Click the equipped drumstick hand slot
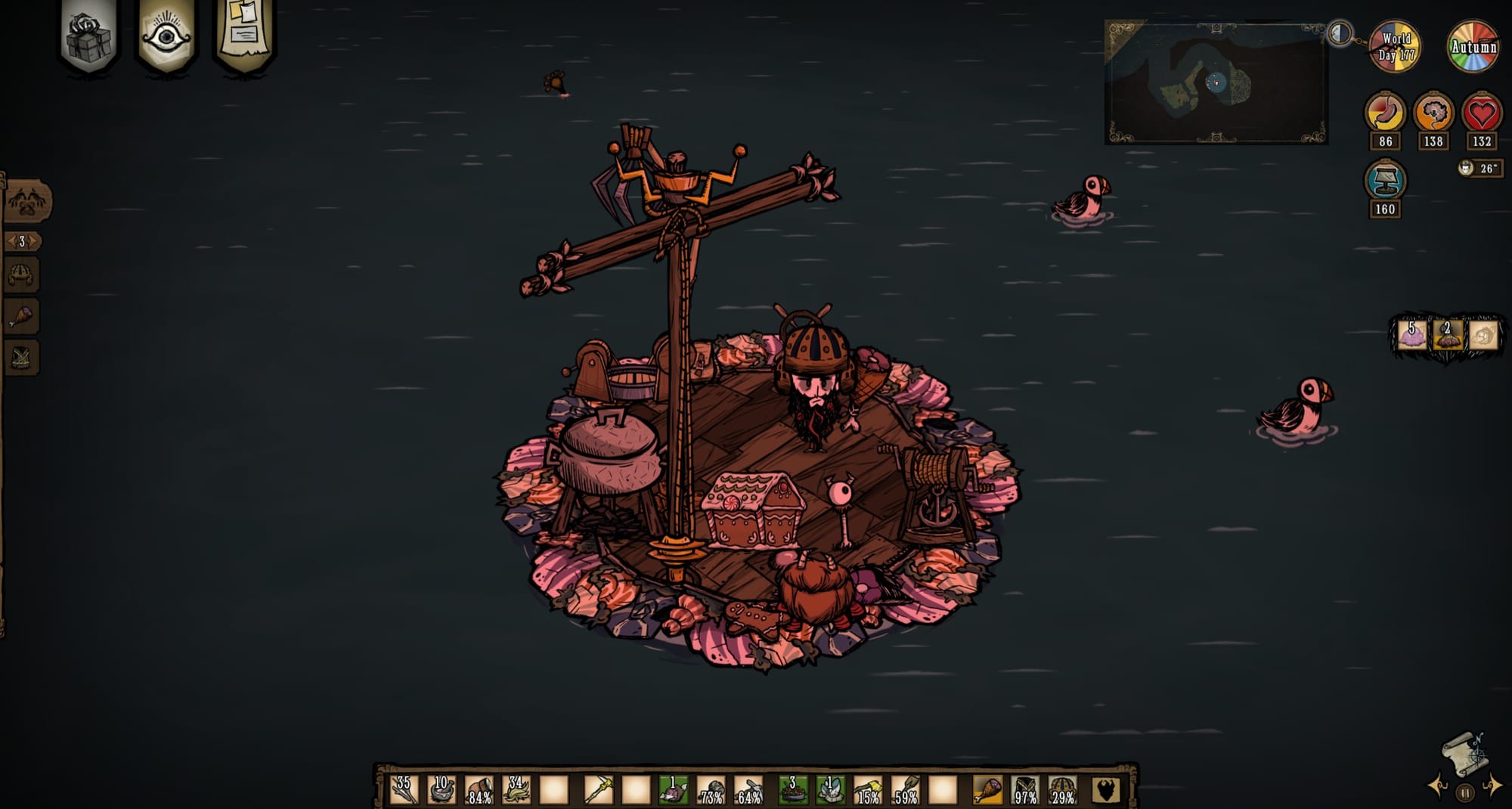The width and height of the screenshot is (1512, 809). tap(987, 790)
